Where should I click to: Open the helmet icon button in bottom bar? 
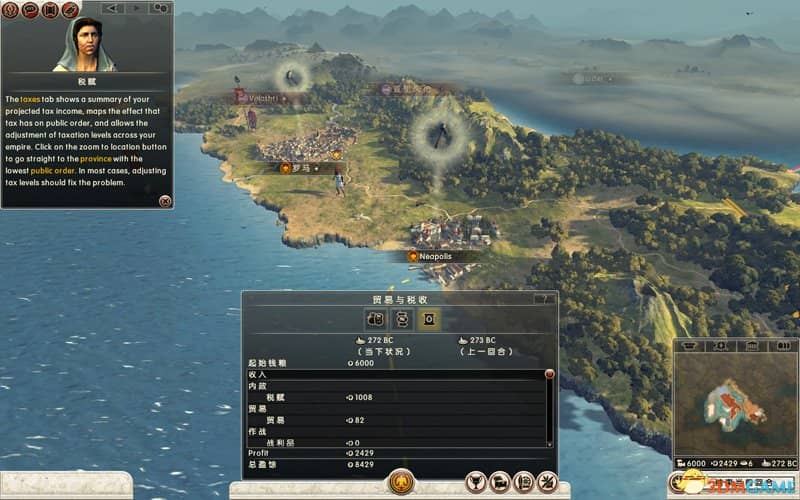pyautogui.click(x=498, y=482)
